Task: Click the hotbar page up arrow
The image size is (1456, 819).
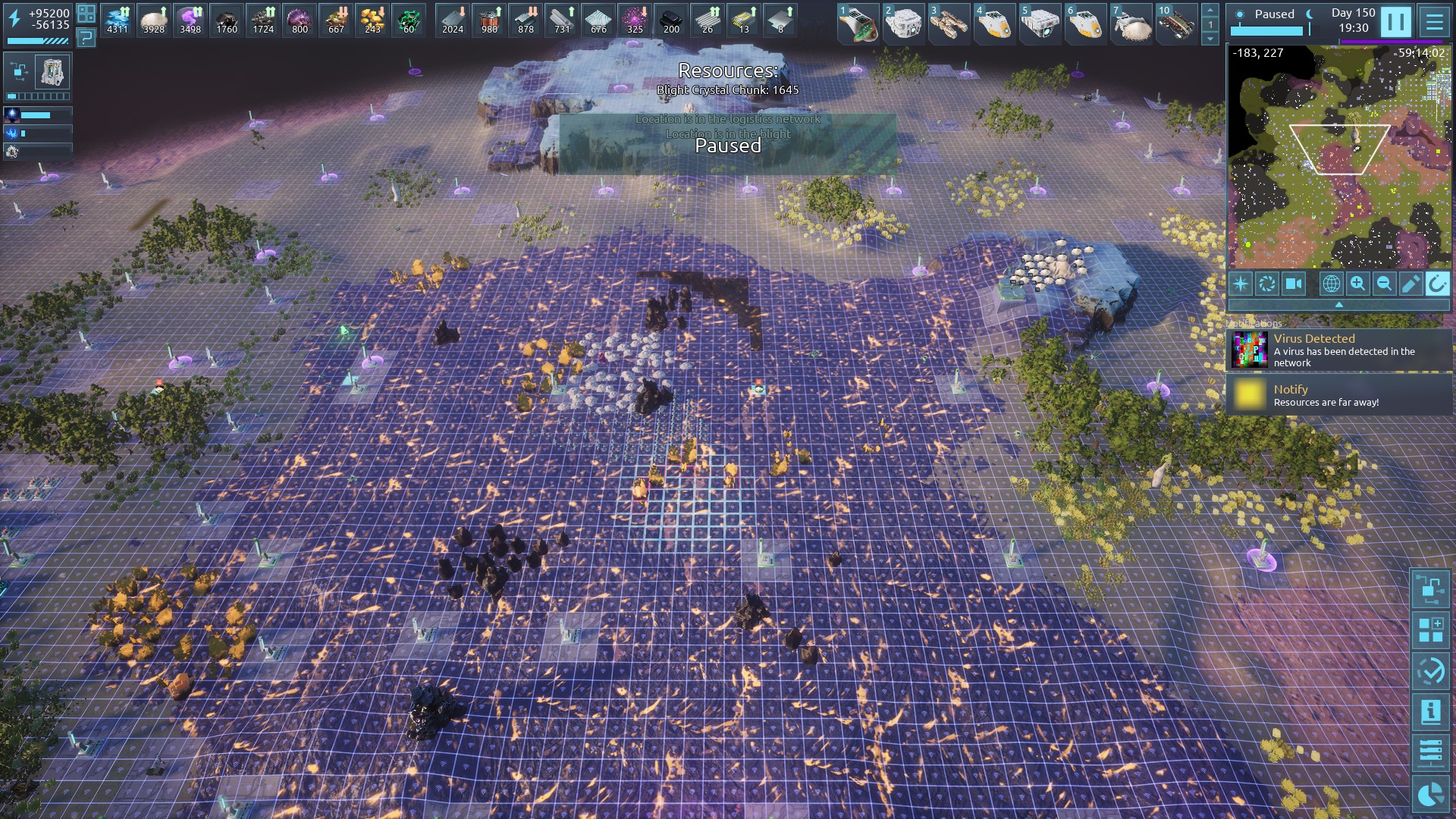Action: point(1210,11)
